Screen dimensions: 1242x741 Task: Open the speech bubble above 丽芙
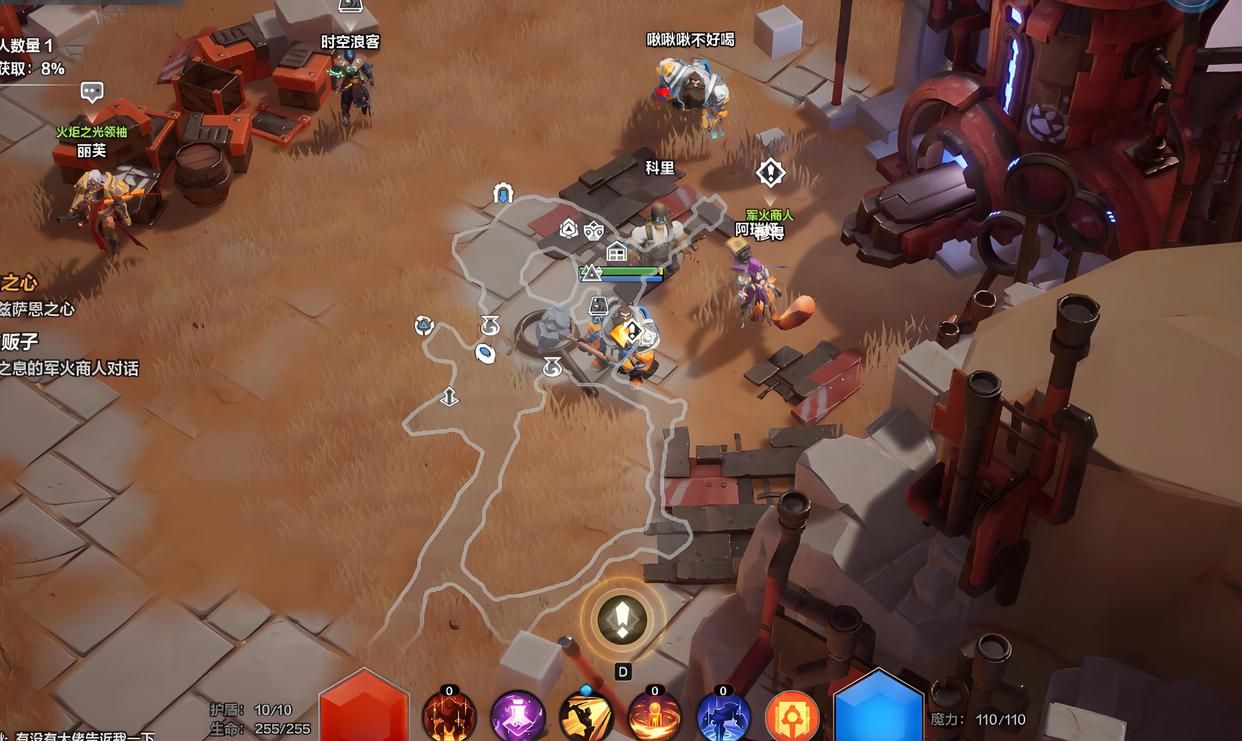pyautogui.click(x=92, y=92)
